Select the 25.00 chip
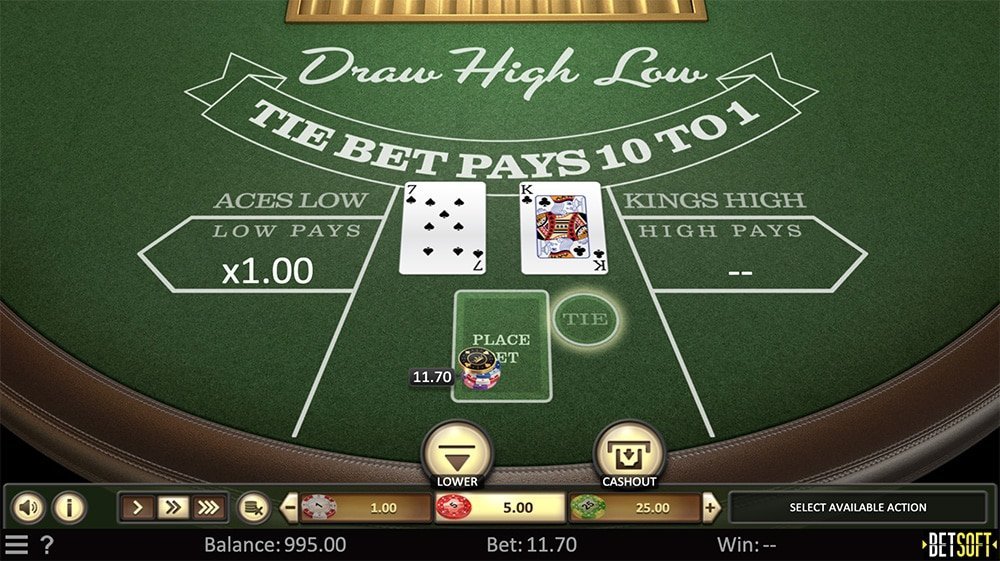 click(x=634, y=507)
